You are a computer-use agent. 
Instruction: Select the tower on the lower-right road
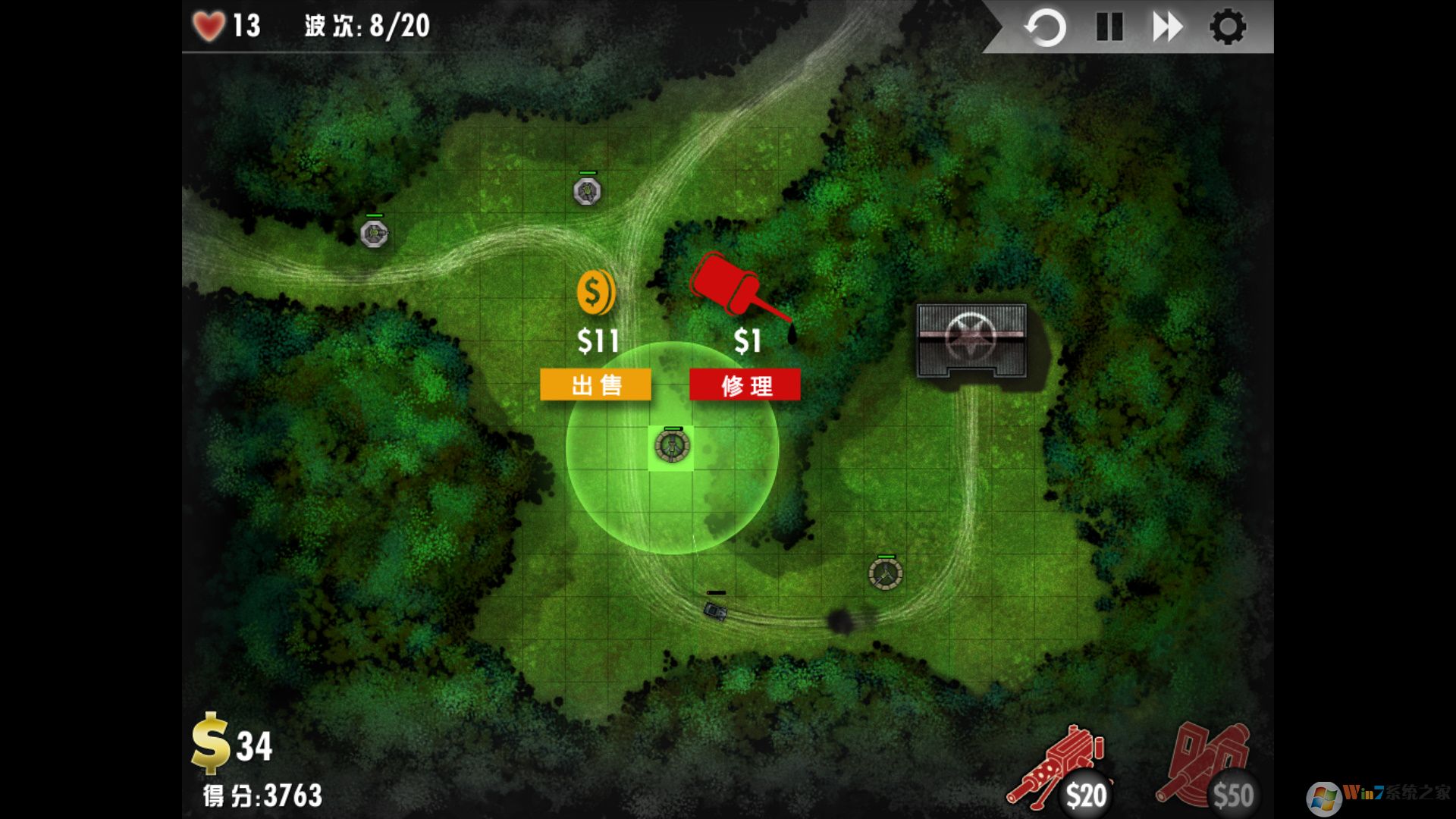(x=884, y=575)
